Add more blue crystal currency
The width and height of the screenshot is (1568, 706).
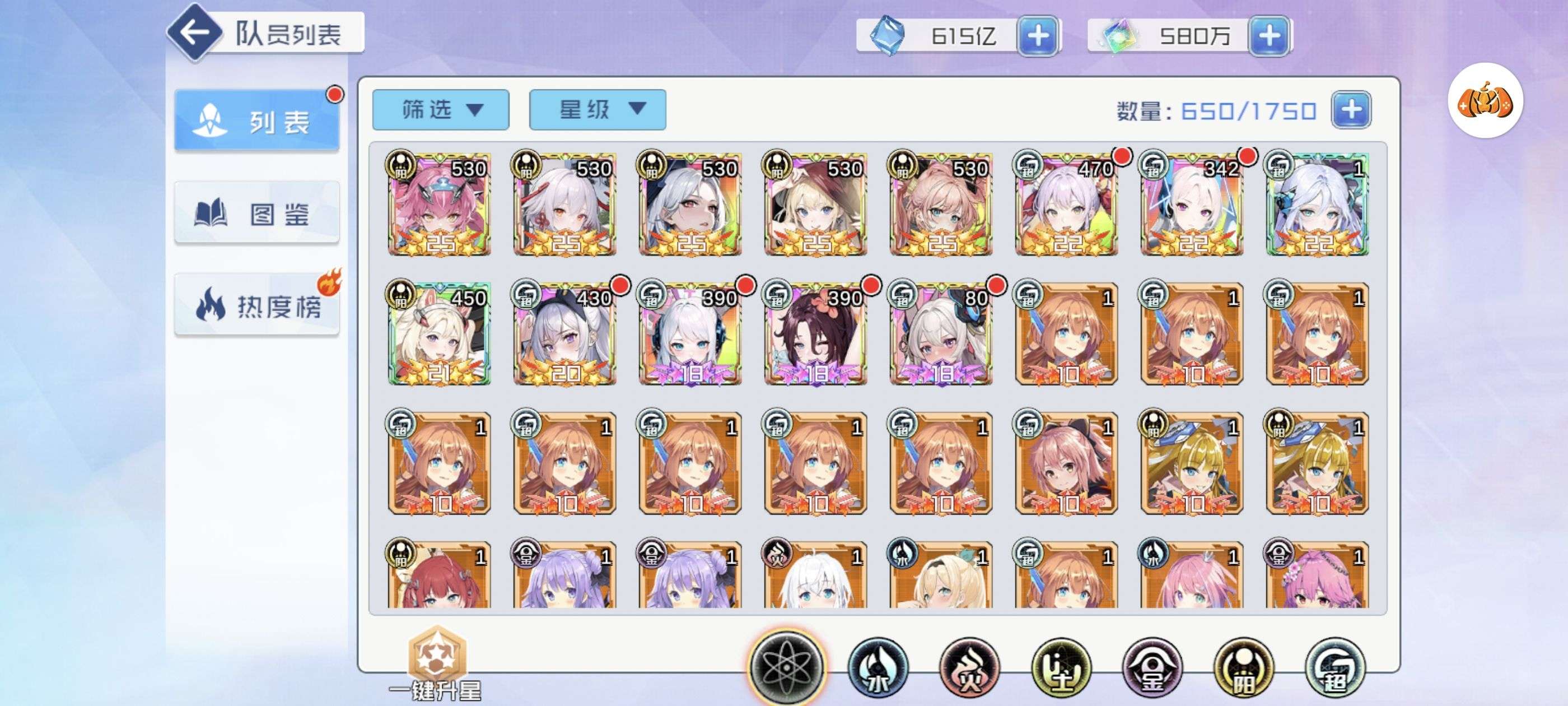coord(1038,36)
